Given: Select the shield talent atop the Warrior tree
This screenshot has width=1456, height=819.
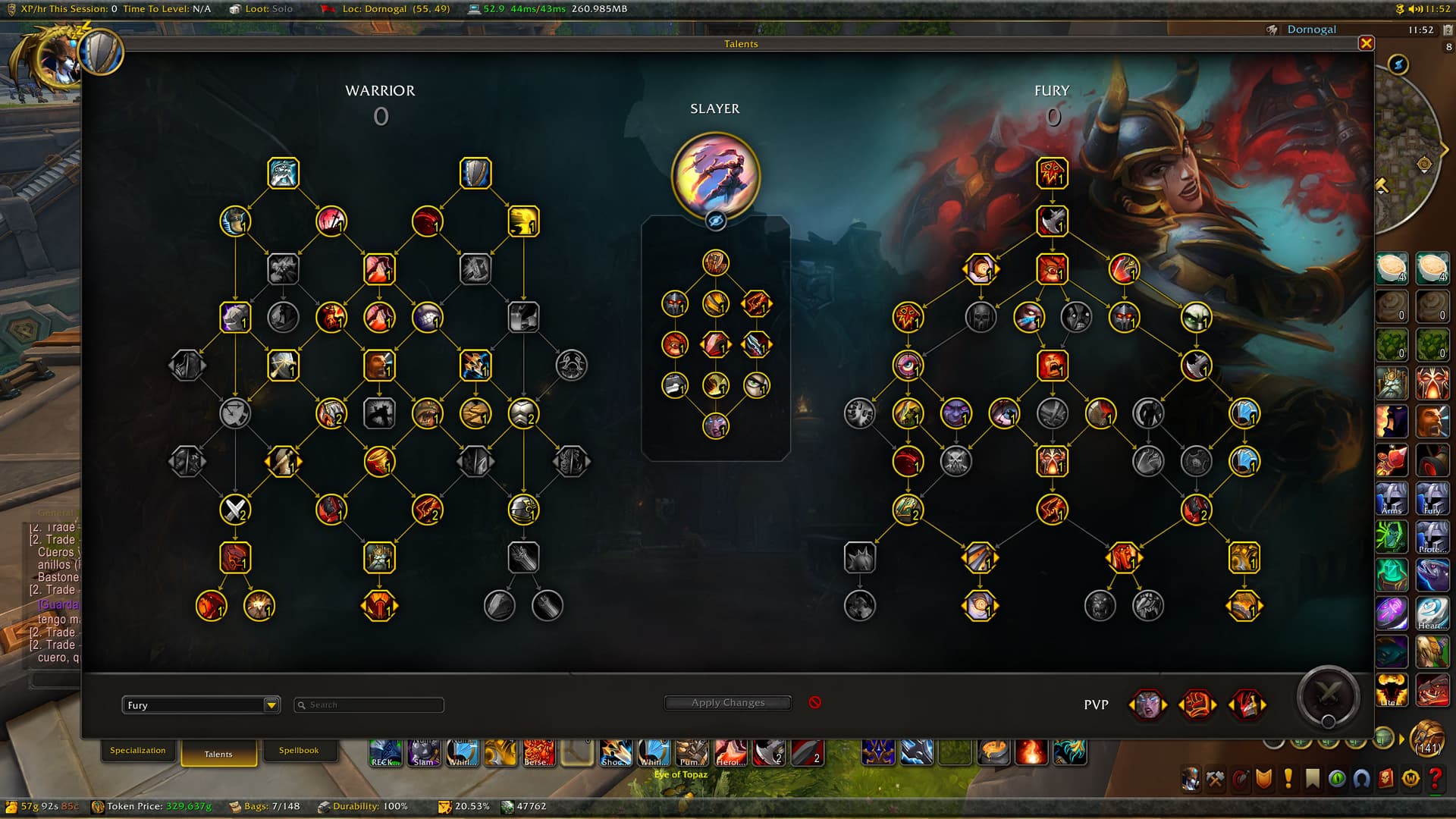Looking at the screenshot, I should click(x=475, y=174).
